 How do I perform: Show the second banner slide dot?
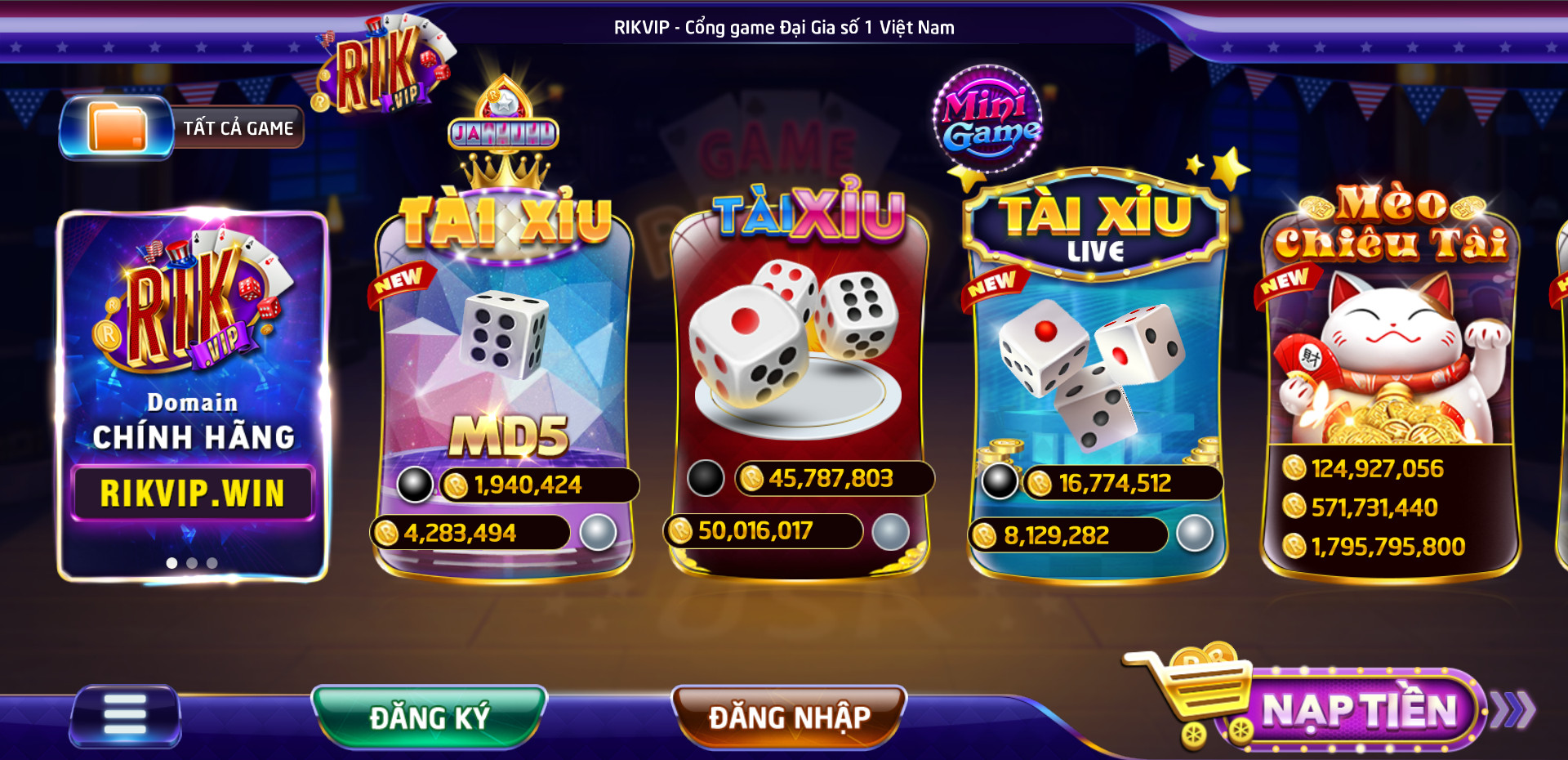point(192,563)
